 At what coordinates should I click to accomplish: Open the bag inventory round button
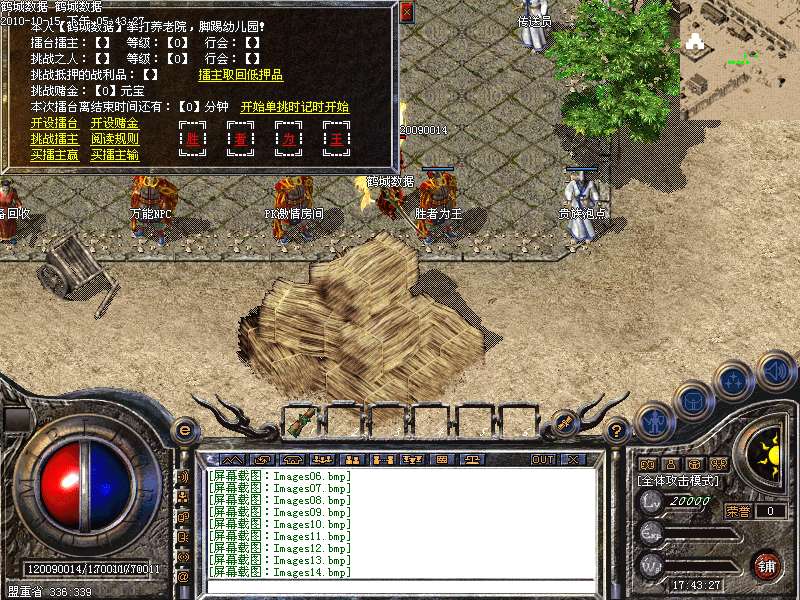pyautogui.click(x=693, y=400)
